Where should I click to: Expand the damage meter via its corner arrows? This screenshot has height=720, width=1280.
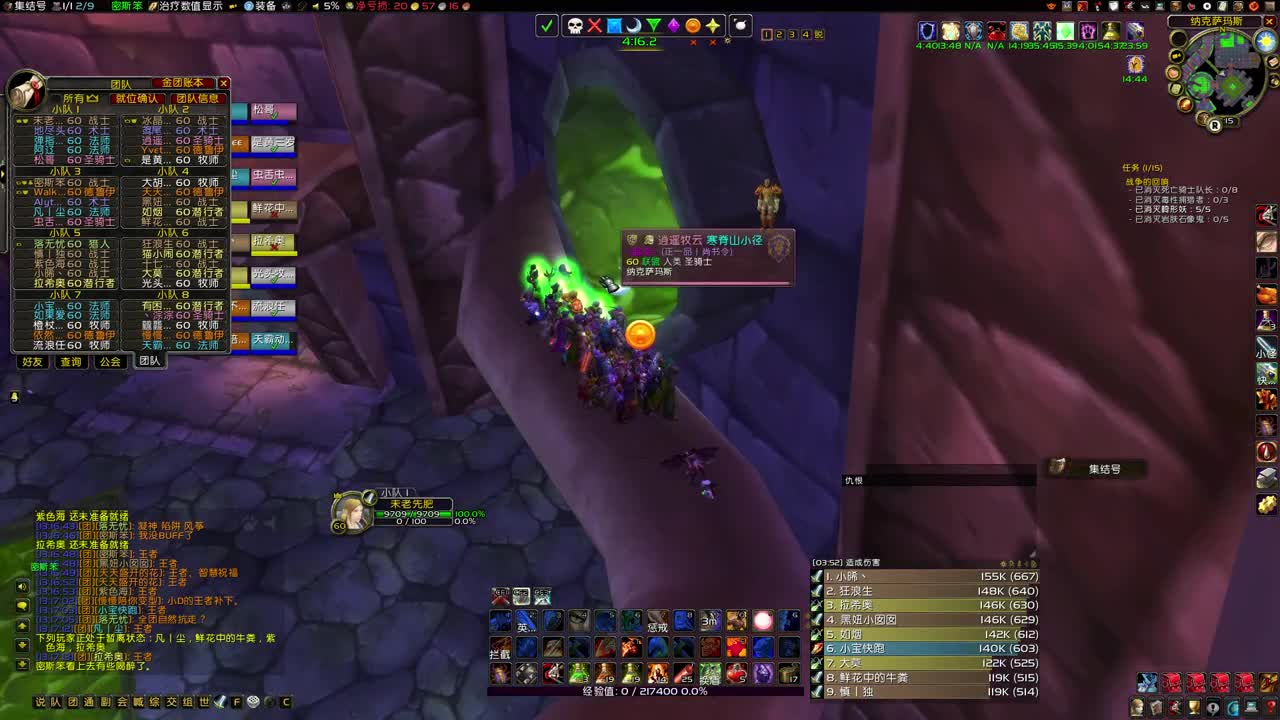[1033, 563]
